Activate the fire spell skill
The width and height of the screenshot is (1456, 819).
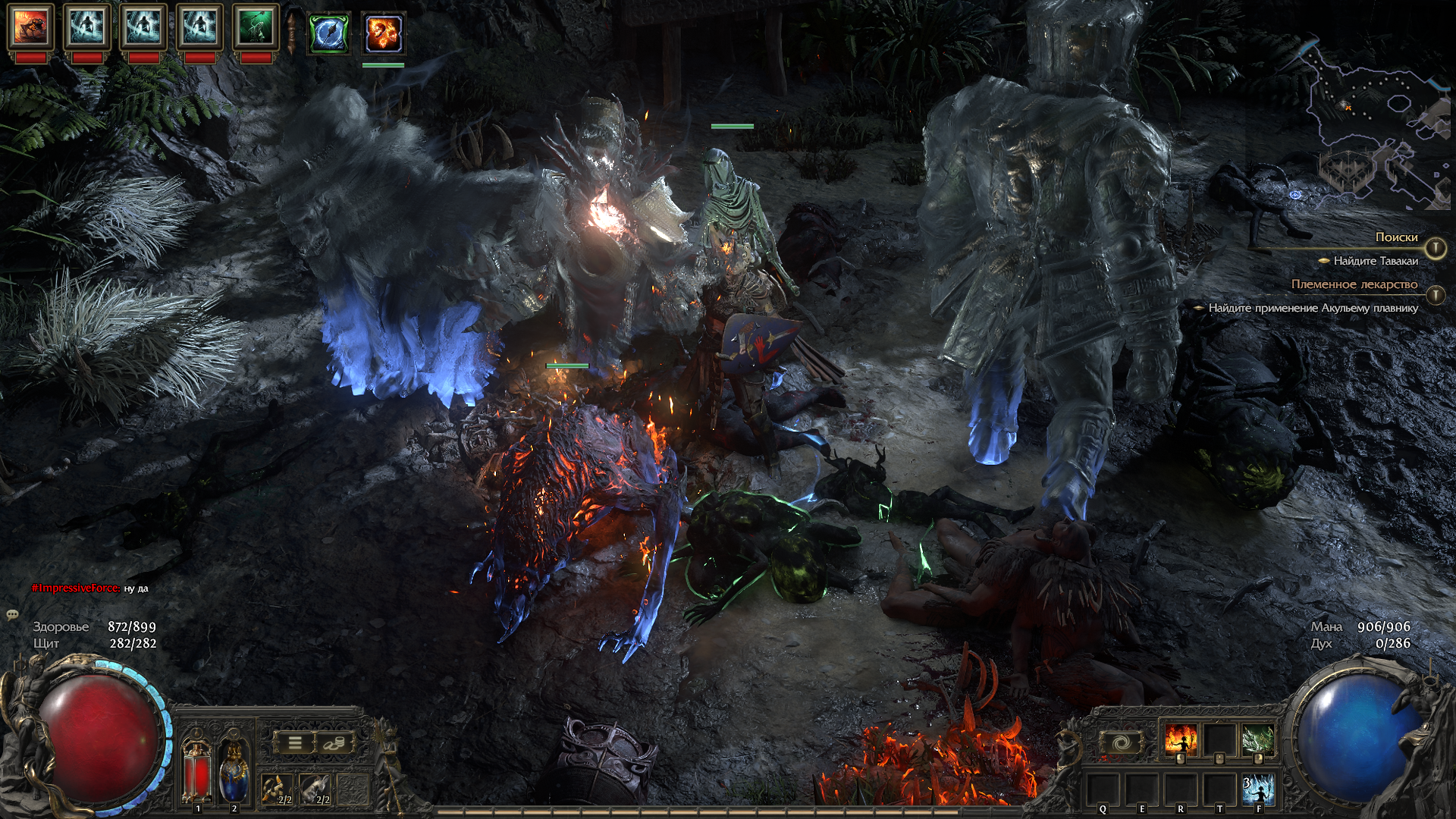1180,740
